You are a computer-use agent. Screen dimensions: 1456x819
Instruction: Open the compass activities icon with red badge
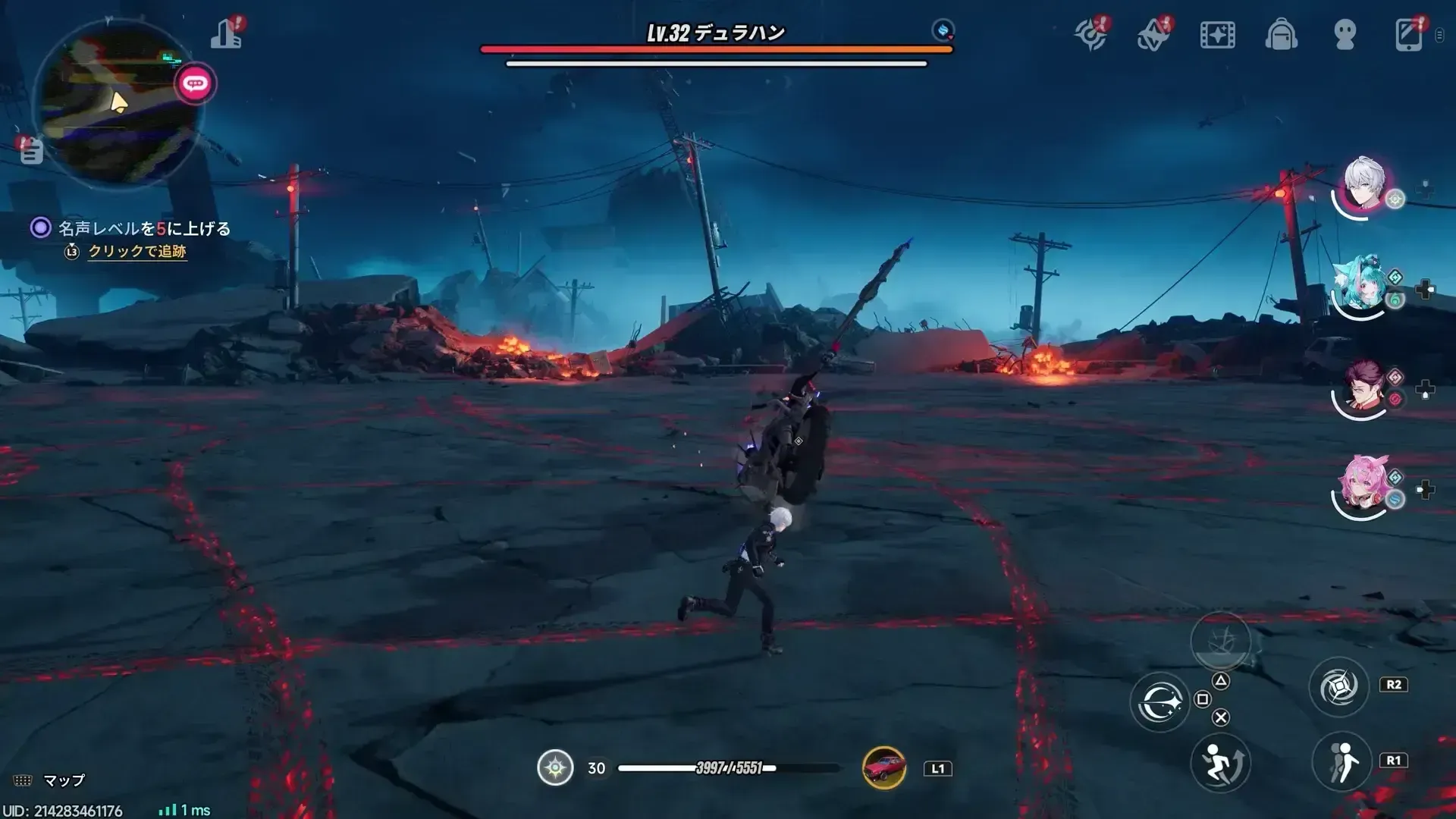click(1090, 34)
